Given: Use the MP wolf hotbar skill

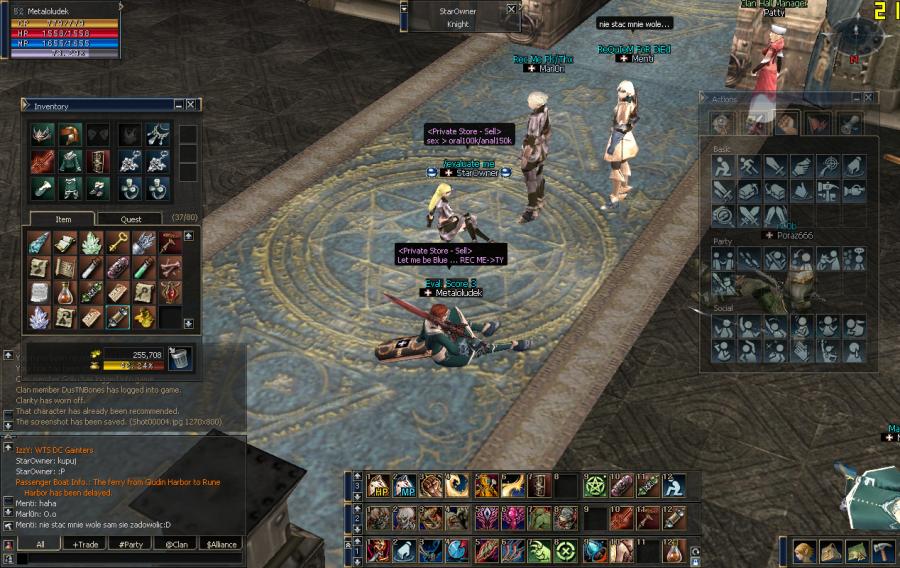Looking at the screenshot, I should (x=405, y=486).
